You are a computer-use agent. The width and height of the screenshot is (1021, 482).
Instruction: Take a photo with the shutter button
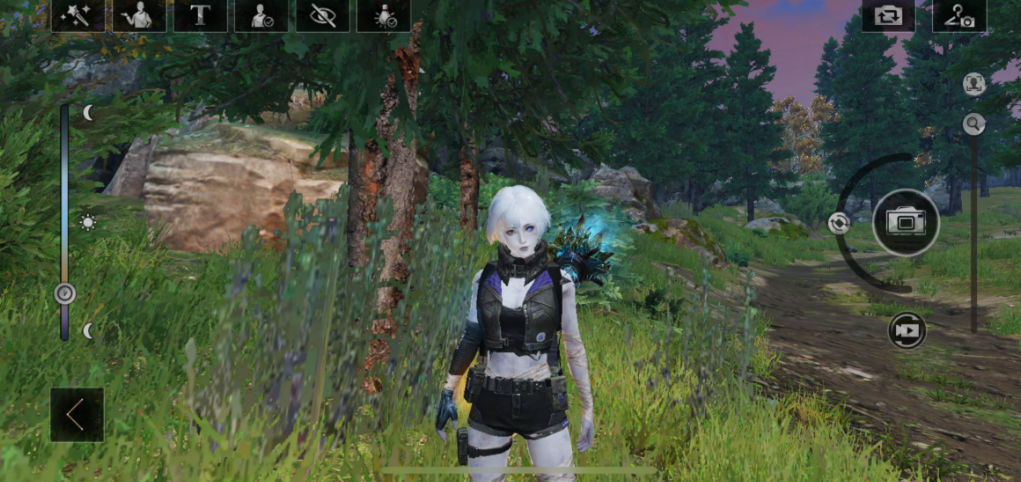tap(906, 222)
